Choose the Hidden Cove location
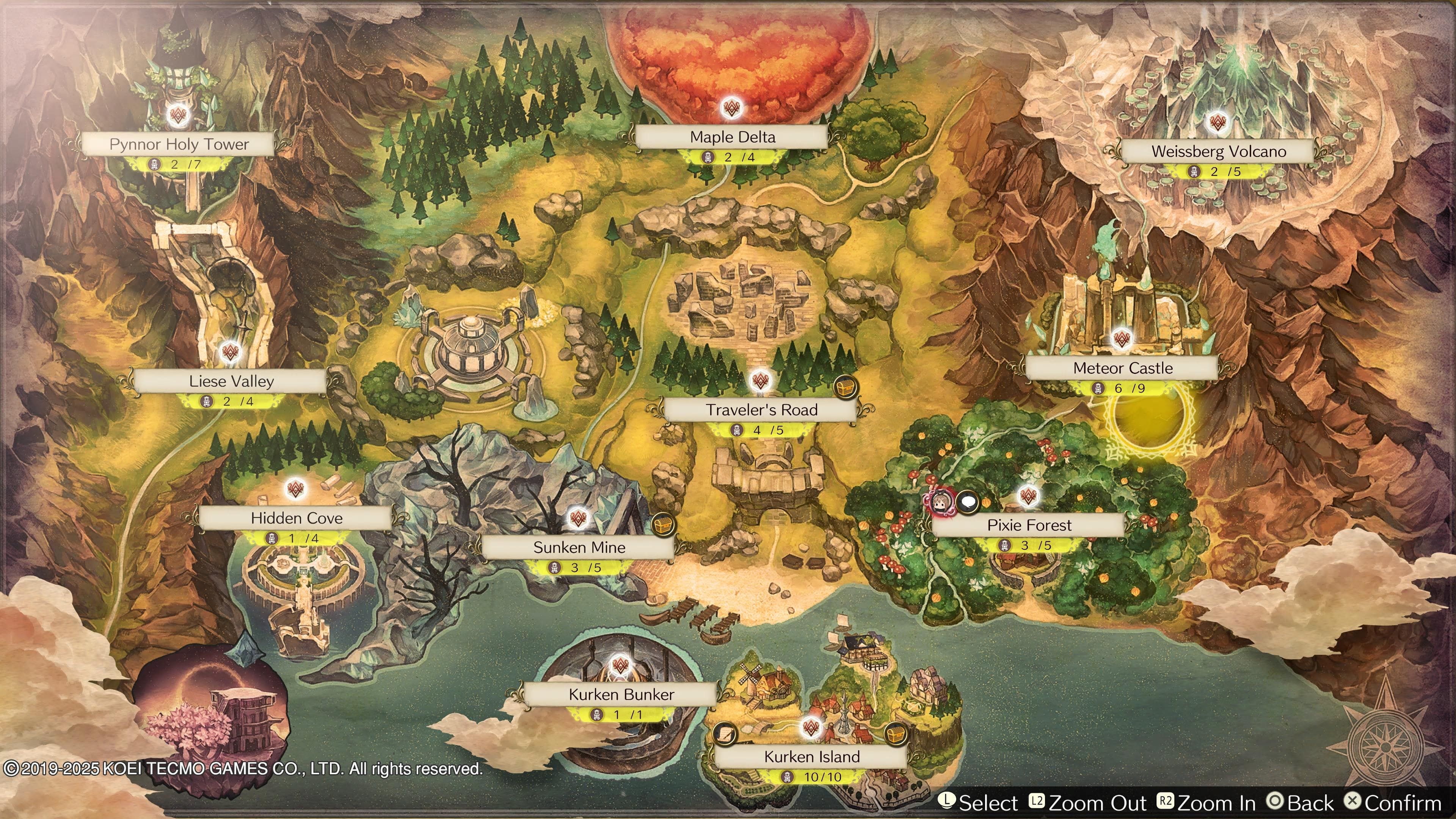 point(296,518)
